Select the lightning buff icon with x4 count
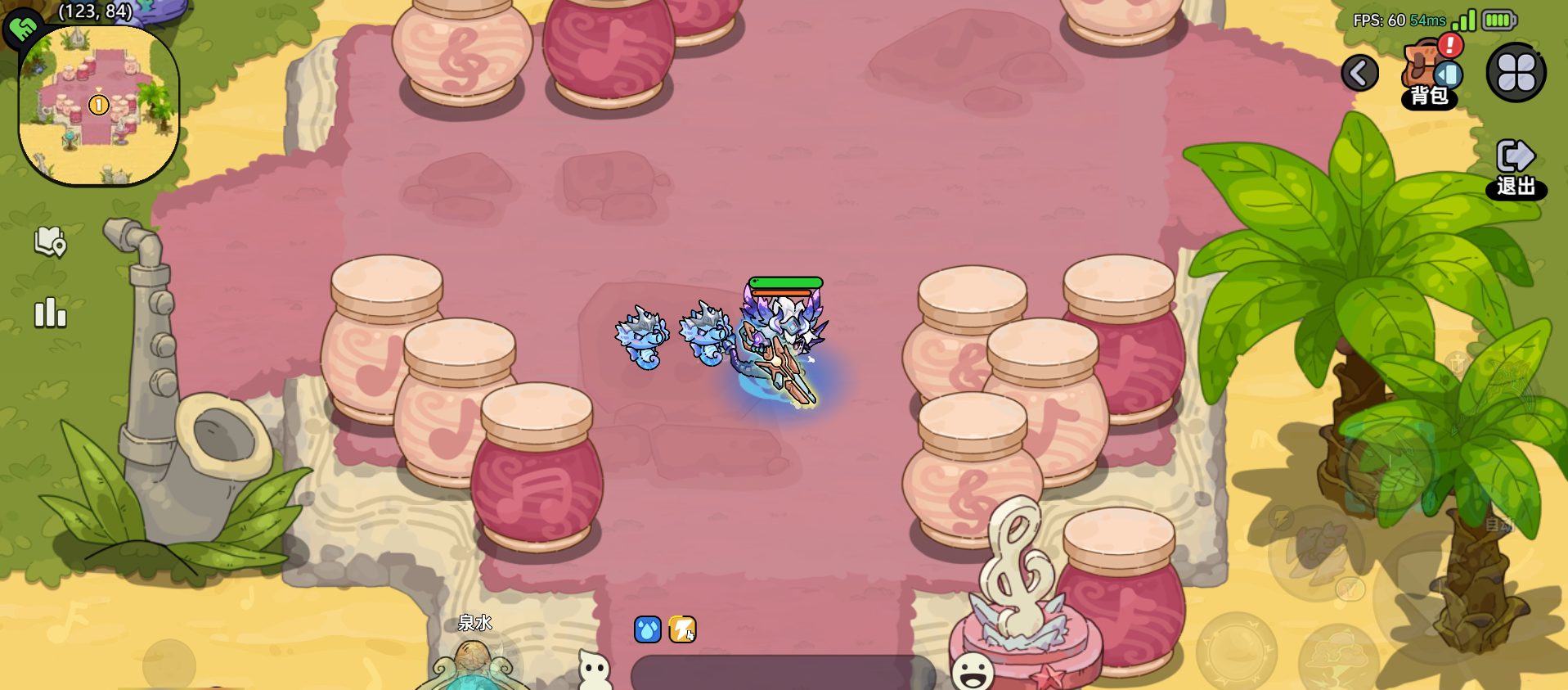The width and height of the screenshot is (1568, 690). pos(681,627)
